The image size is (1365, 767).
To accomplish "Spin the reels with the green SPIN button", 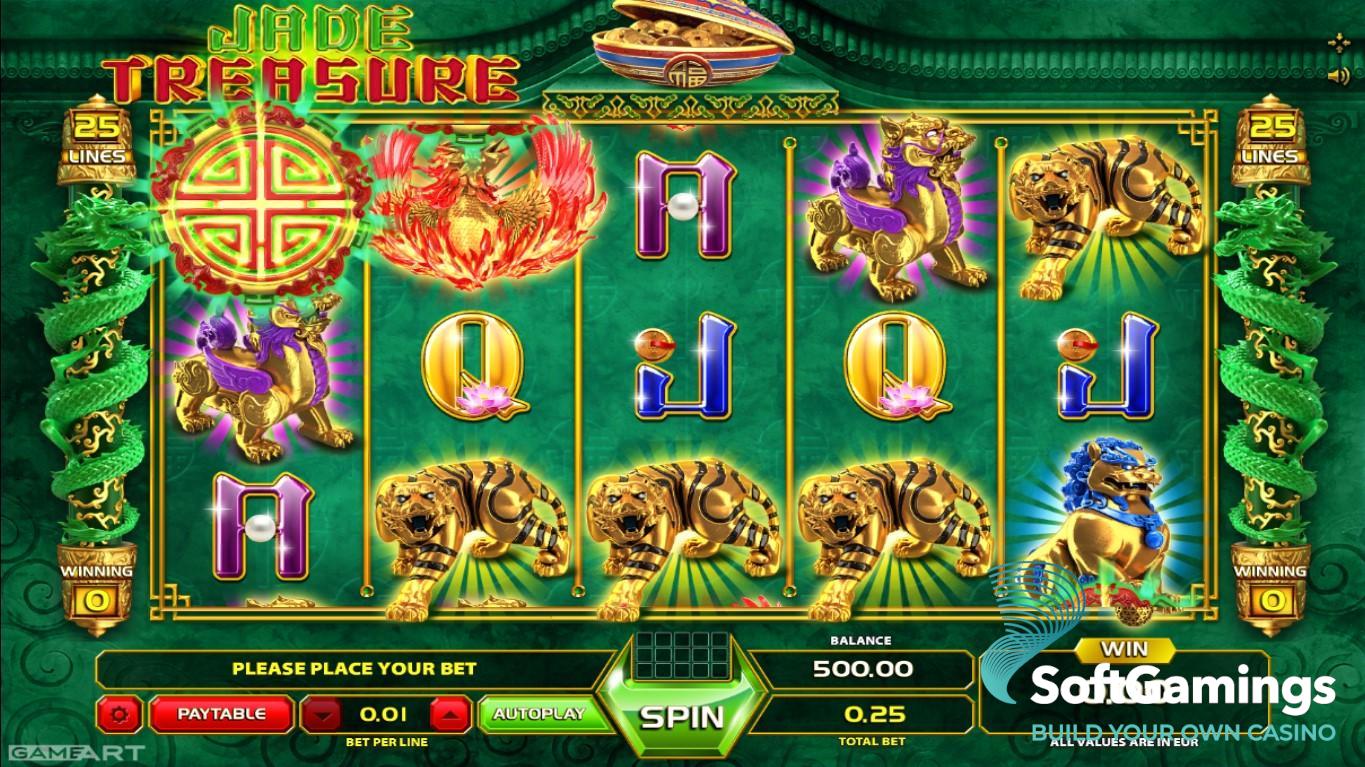I will point(682,716).
